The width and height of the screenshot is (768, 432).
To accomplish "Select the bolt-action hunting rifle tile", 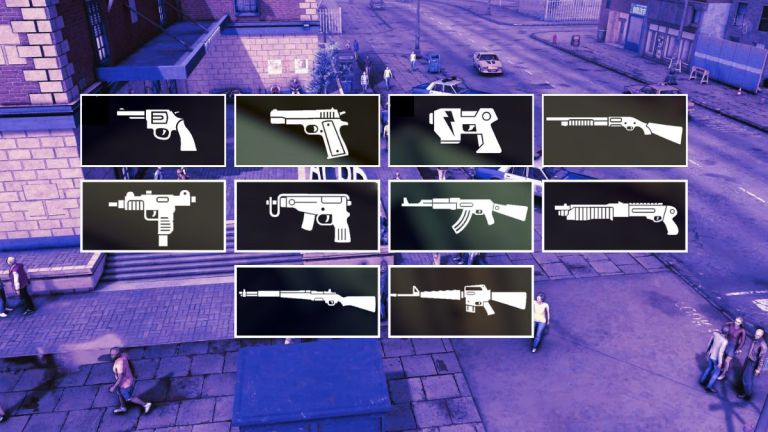I will tap(307, 301).
